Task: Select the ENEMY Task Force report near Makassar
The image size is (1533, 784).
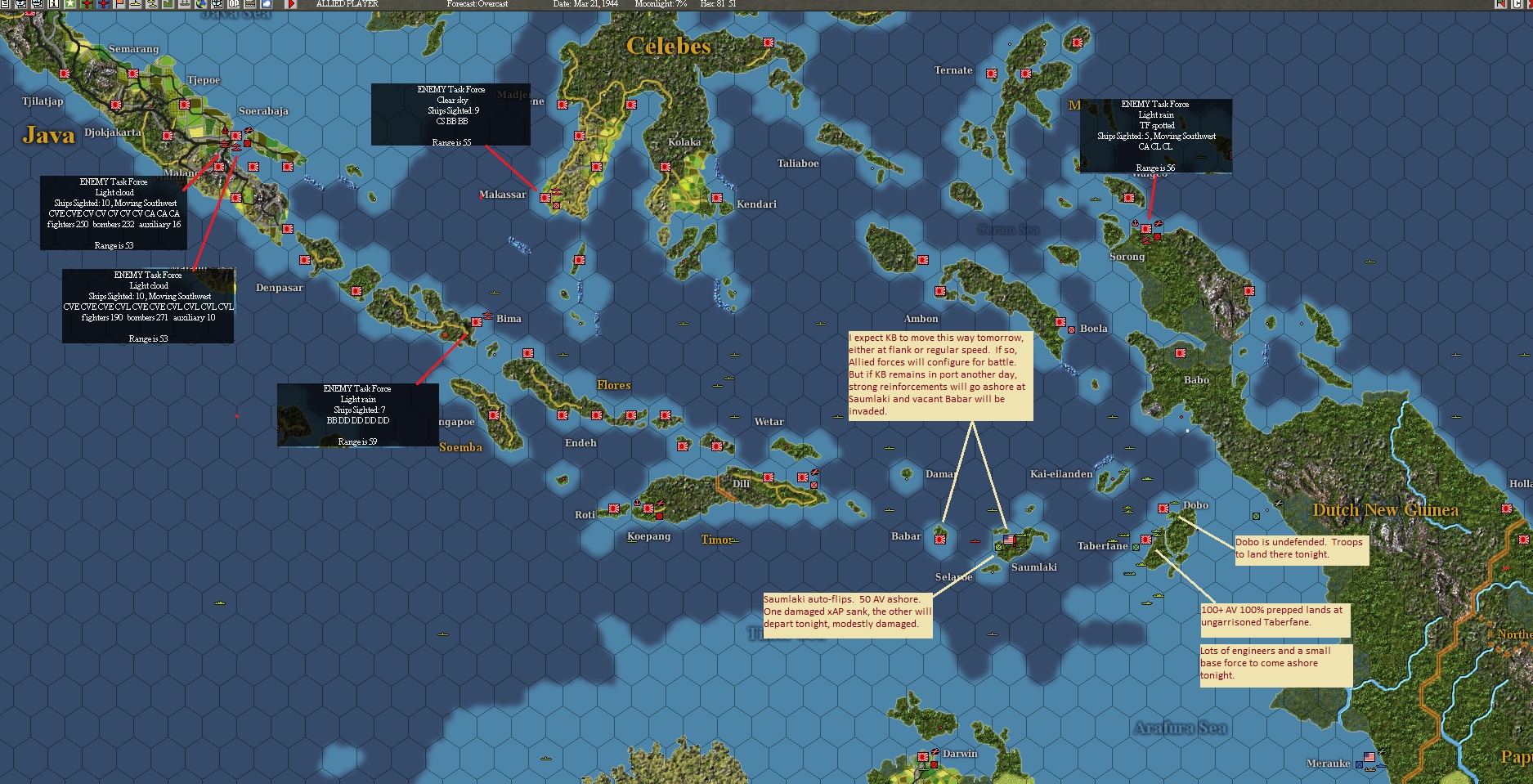Action: click(x=450, y=114)
